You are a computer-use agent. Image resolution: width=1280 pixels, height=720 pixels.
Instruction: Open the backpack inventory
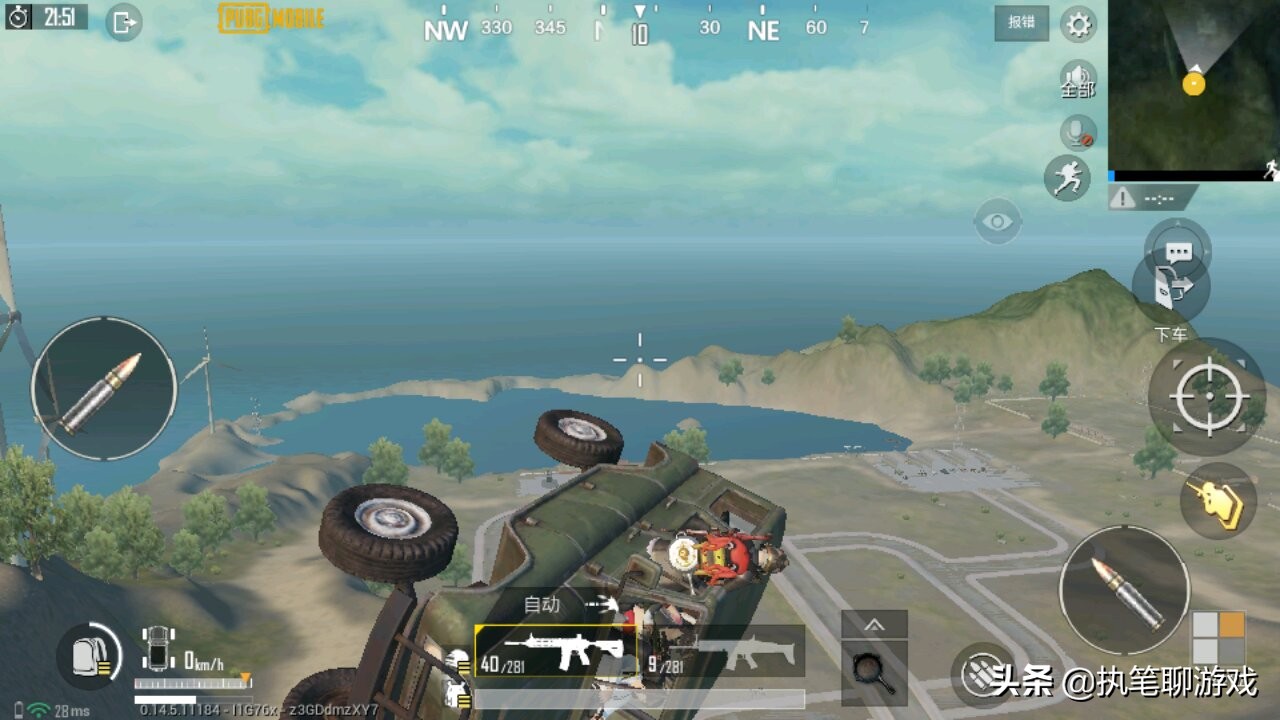[89, 657]
